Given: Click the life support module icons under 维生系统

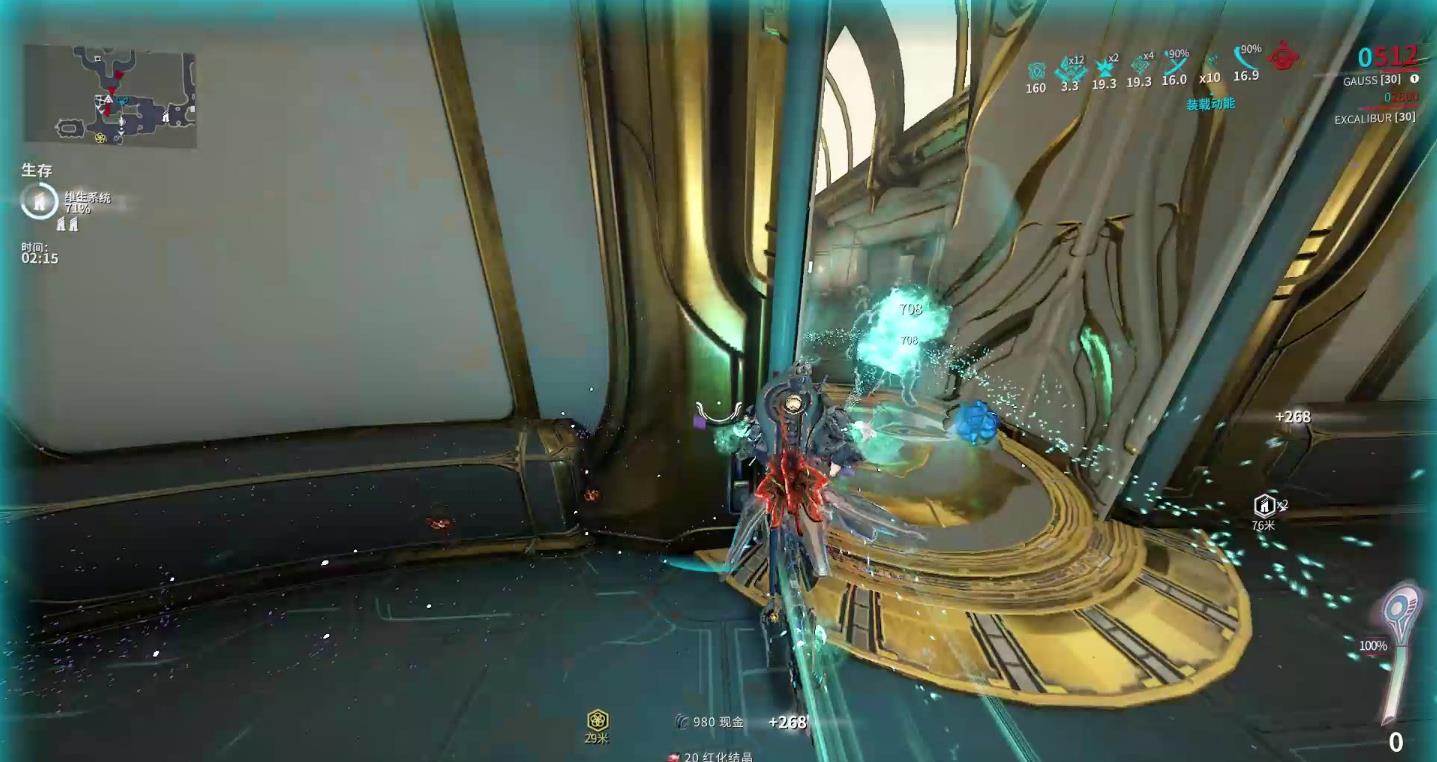Looking at the screenshot, I should (x=68, y=224).
